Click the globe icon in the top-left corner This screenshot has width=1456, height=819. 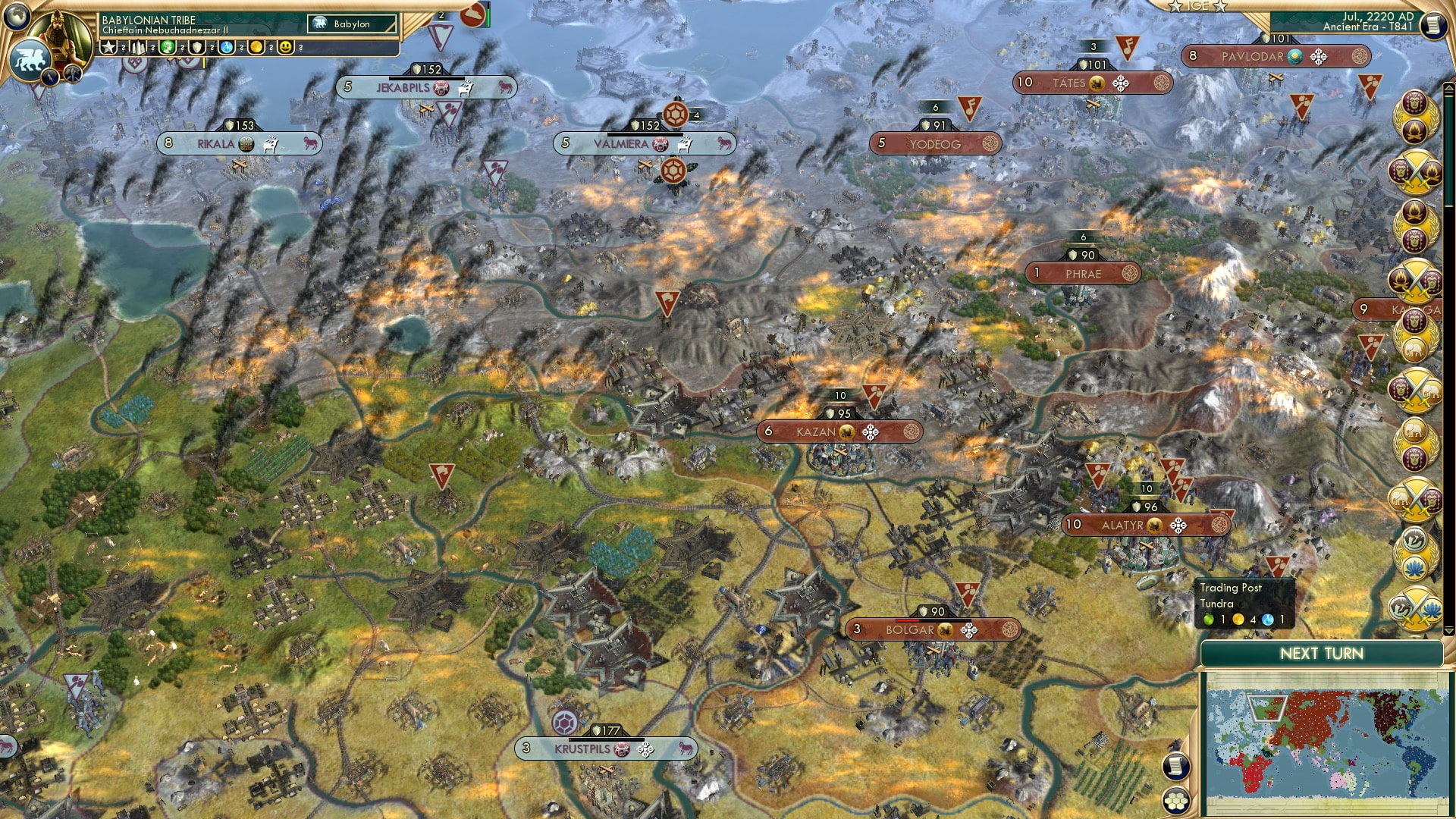[19, 17]
